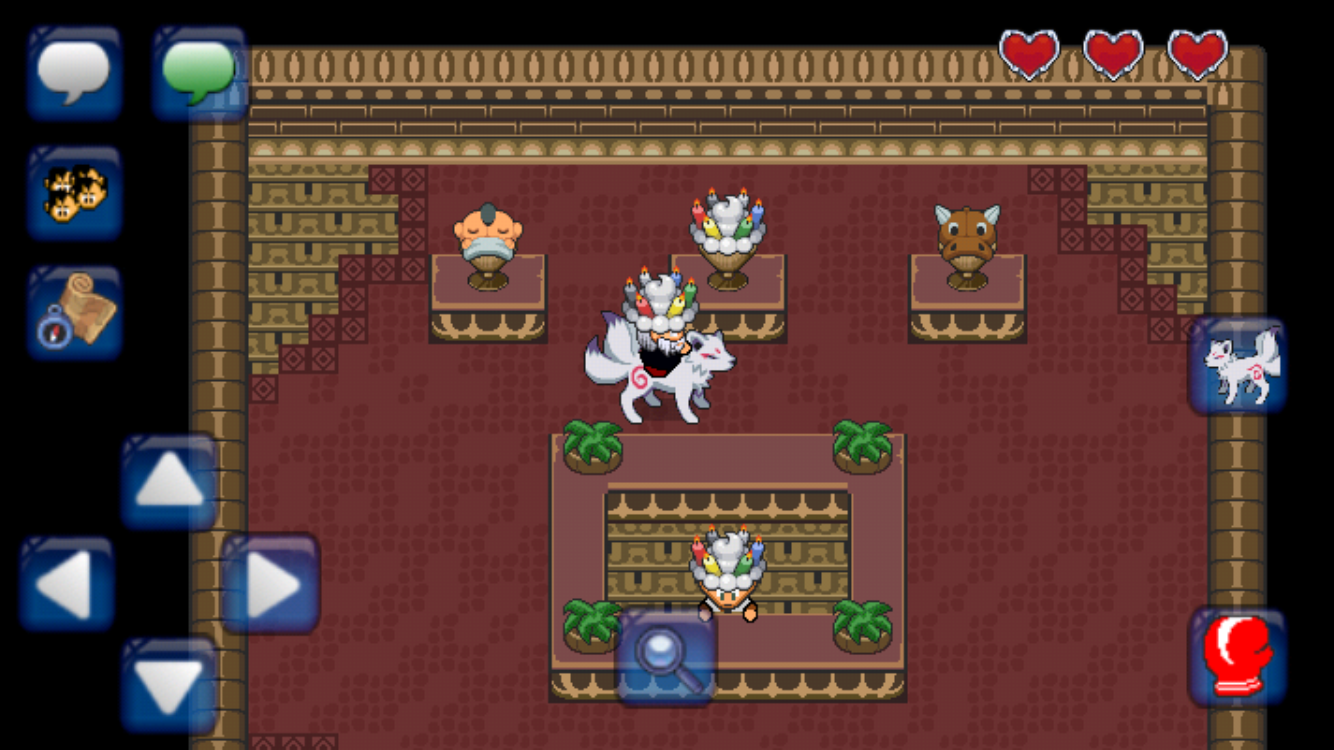Open the green speech bubble messages

point(200,73)
